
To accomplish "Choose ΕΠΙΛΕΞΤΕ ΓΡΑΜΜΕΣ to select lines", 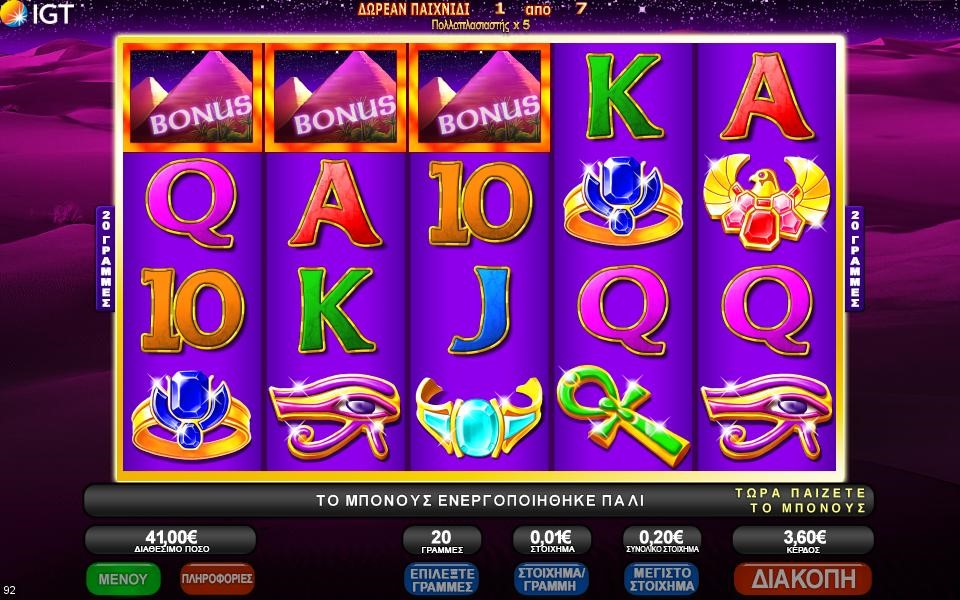I will pos(441,579).
